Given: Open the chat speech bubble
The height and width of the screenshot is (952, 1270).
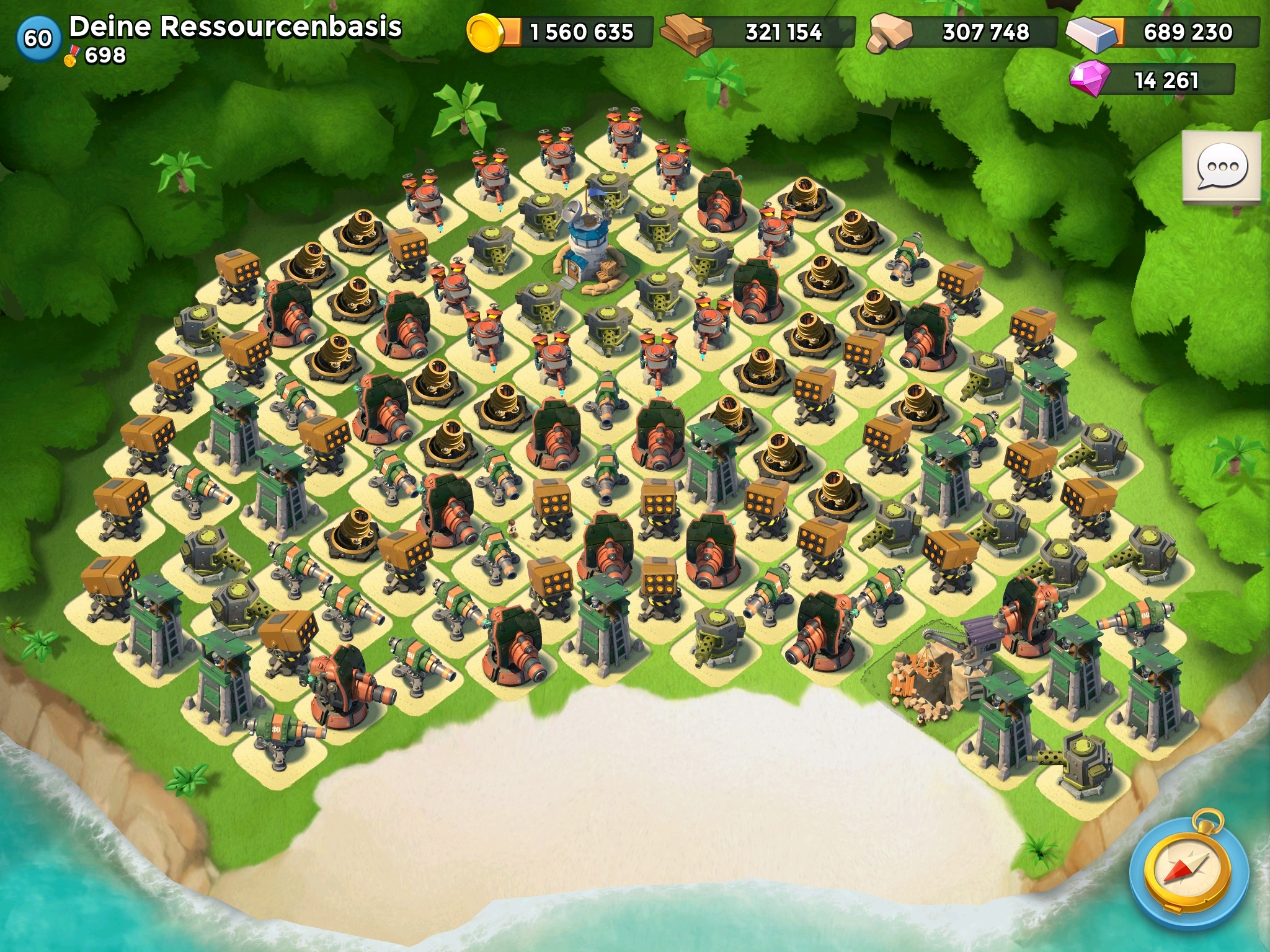Looking at the screenshot, I should 1222,167.
